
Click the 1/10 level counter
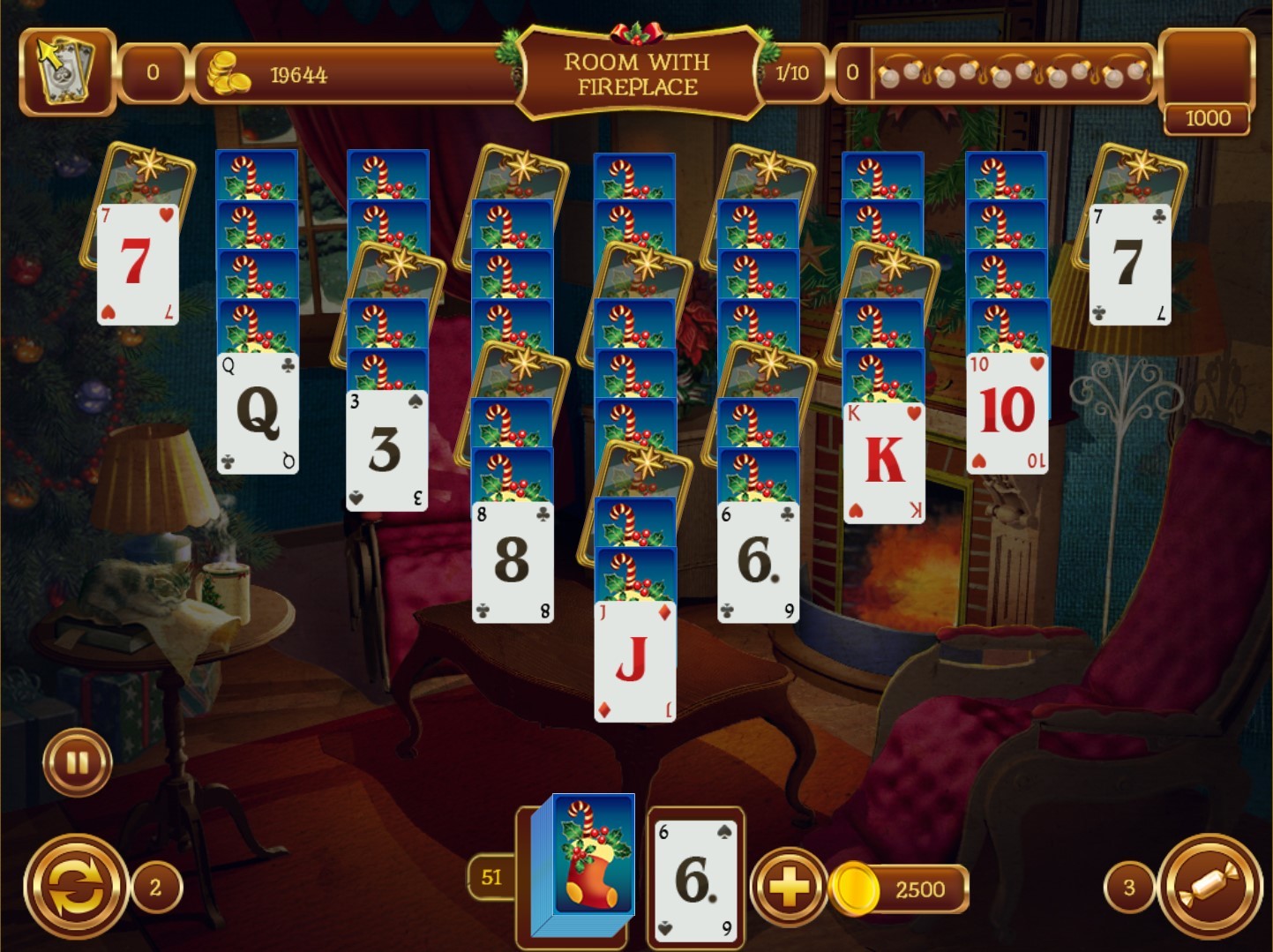pyautogui.click(x=792, y=73)
